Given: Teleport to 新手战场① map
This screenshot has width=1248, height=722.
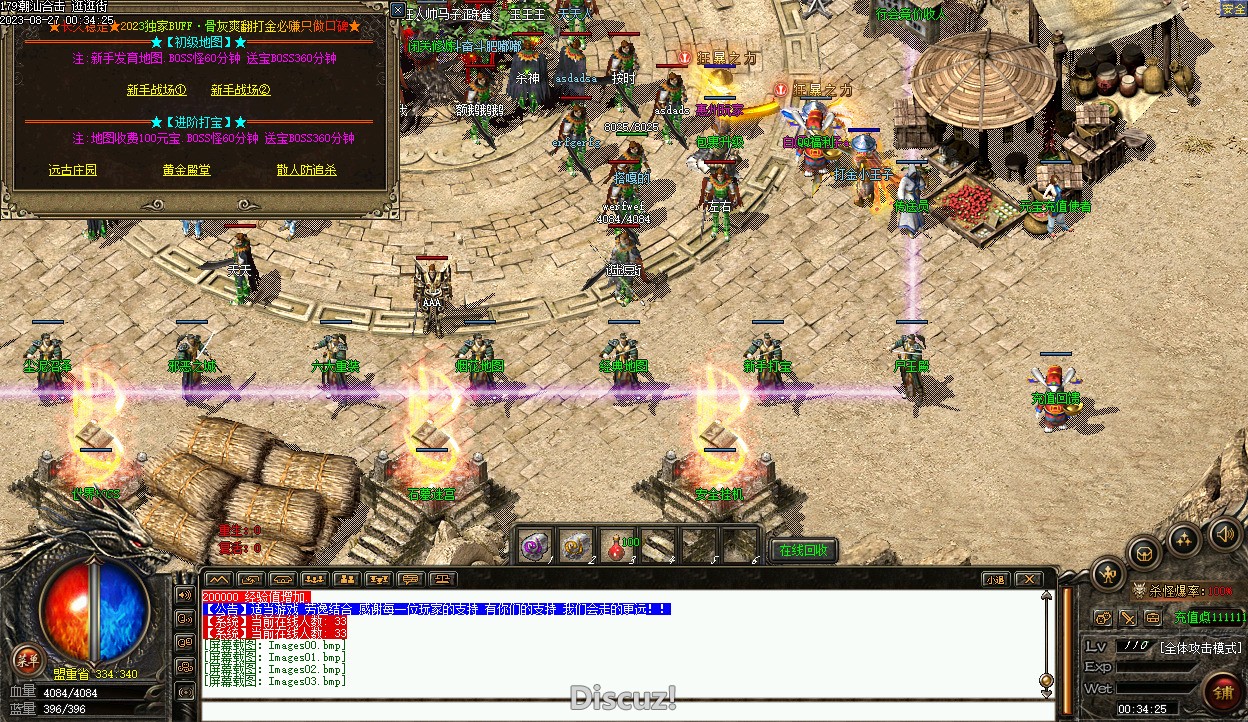Looking at the screenshot, I should click(157, 90).
